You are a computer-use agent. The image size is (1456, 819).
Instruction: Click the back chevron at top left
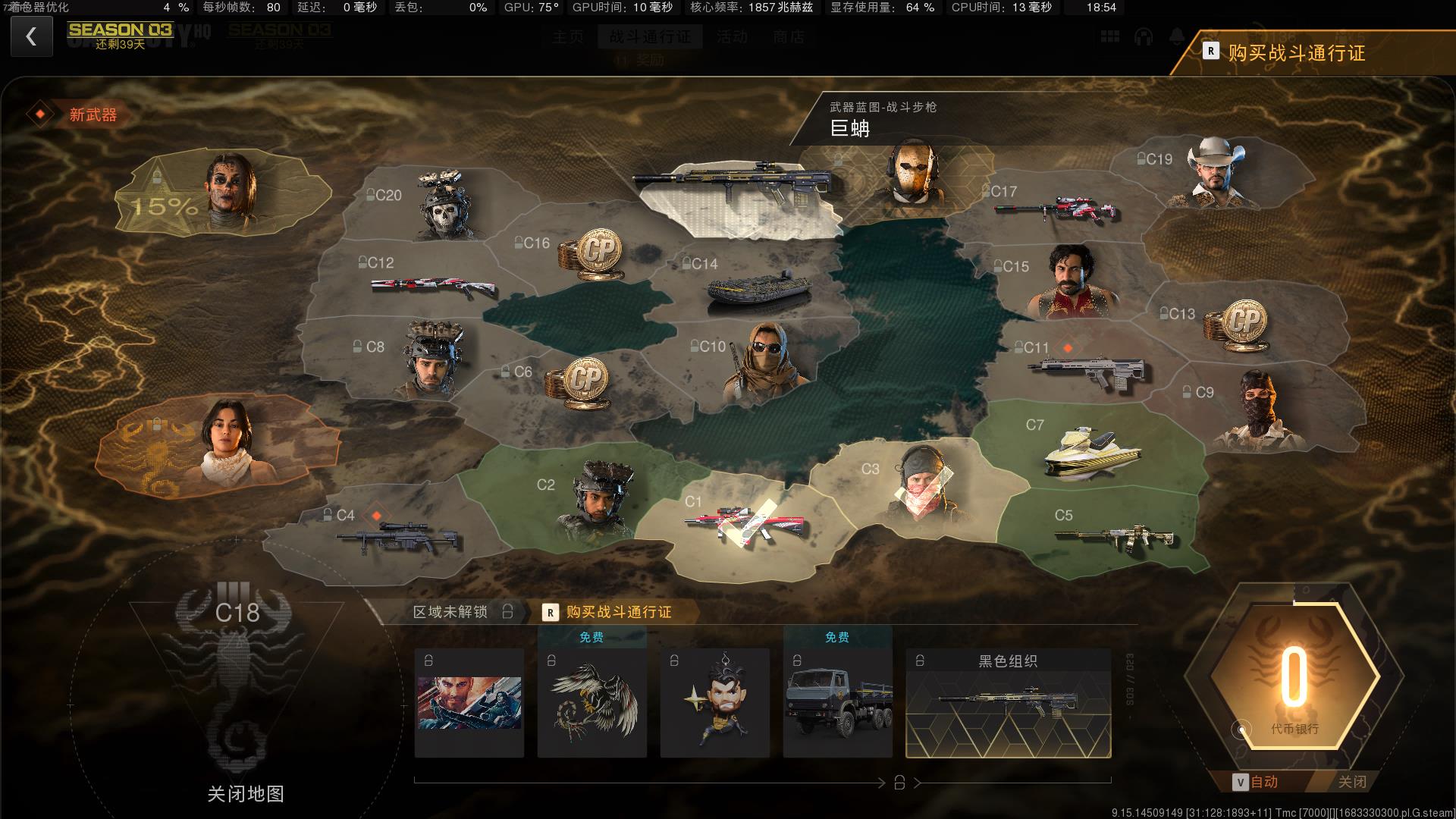point(31,36)
